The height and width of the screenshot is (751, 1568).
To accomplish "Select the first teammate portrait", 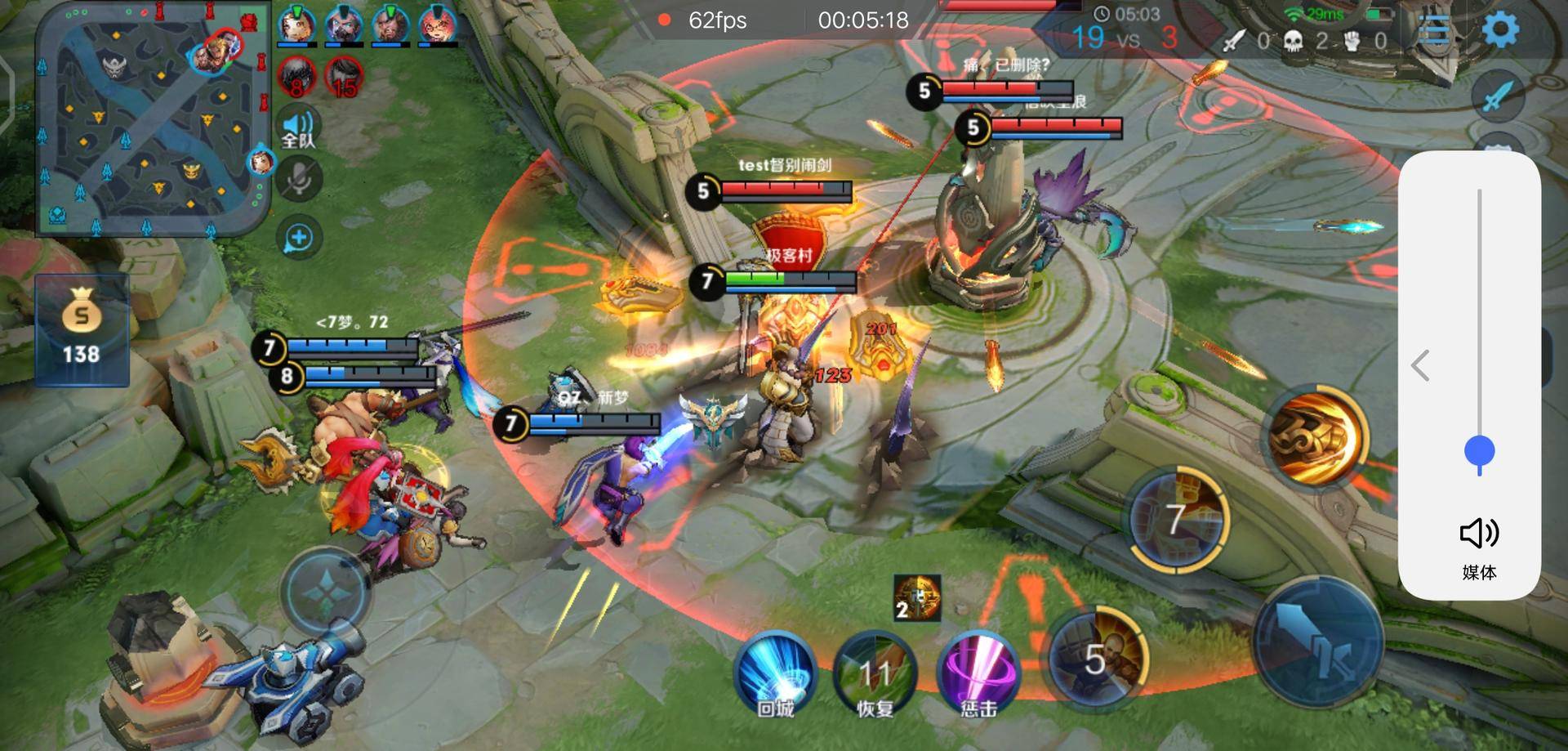I will (297, 26).
